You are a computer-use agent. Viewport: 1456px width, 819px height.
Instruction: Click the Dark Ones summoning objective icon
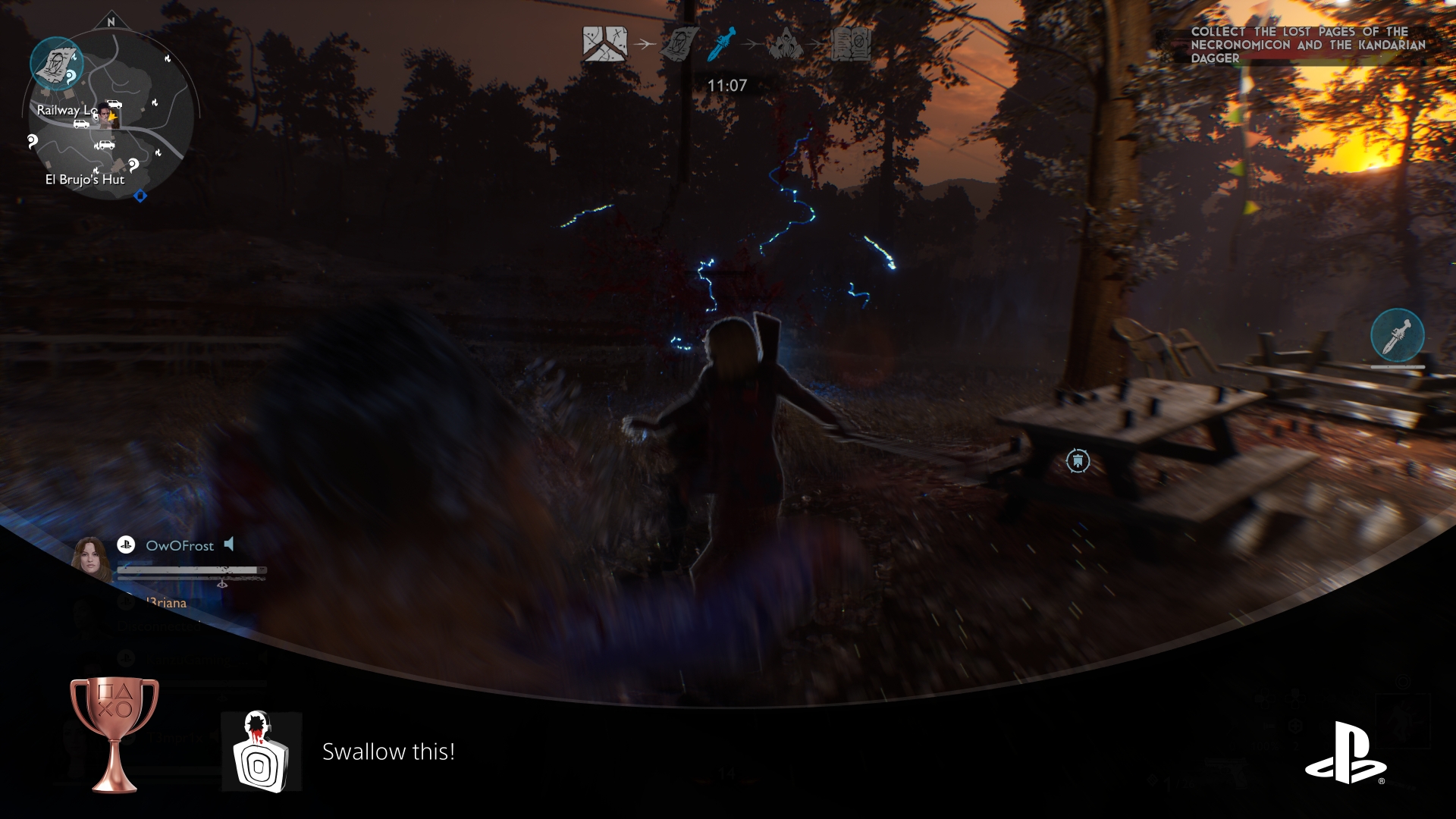pos(785,42)
